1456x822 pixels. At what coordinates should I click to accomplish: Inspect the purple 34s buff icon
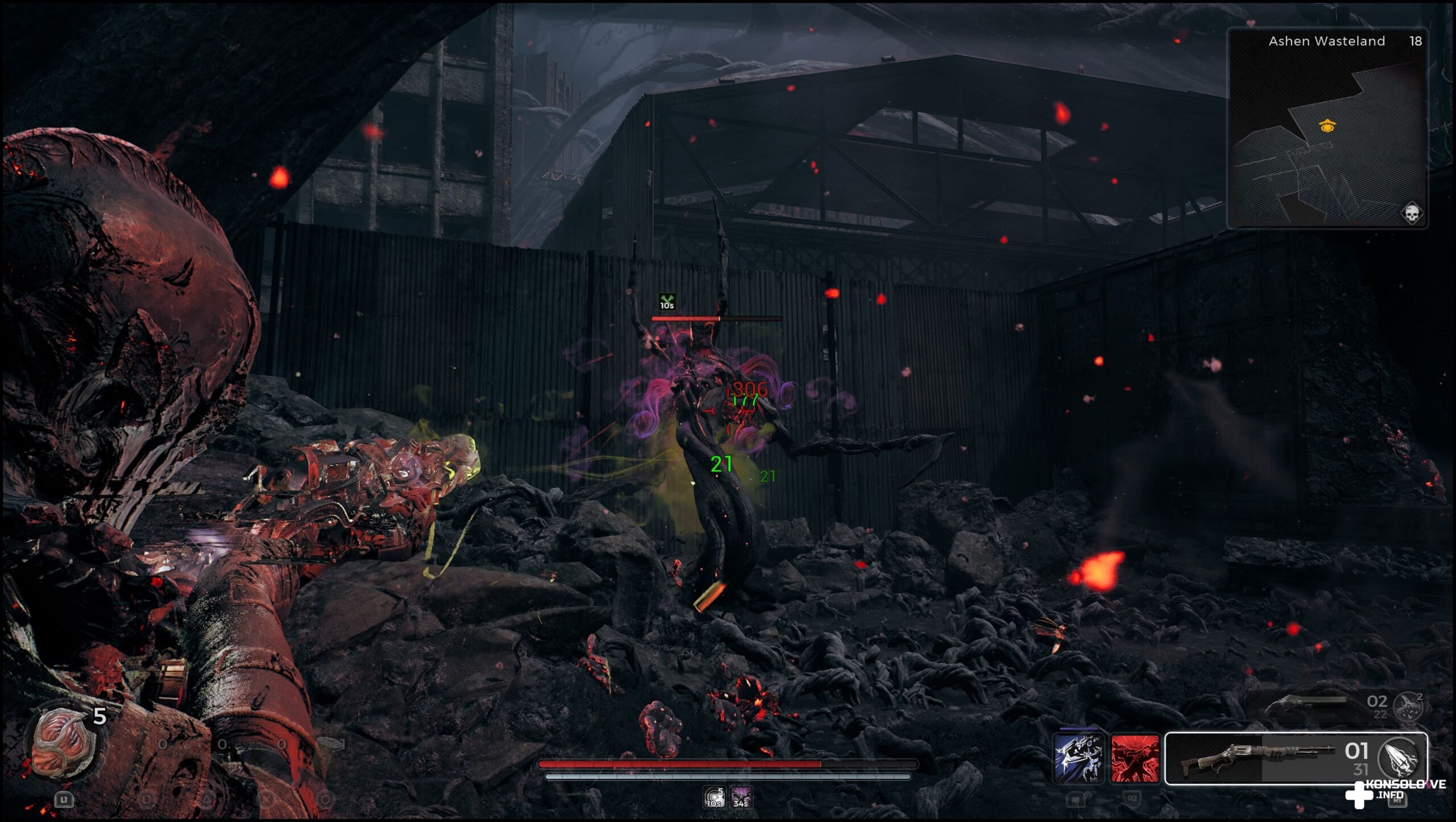point(741,797)
